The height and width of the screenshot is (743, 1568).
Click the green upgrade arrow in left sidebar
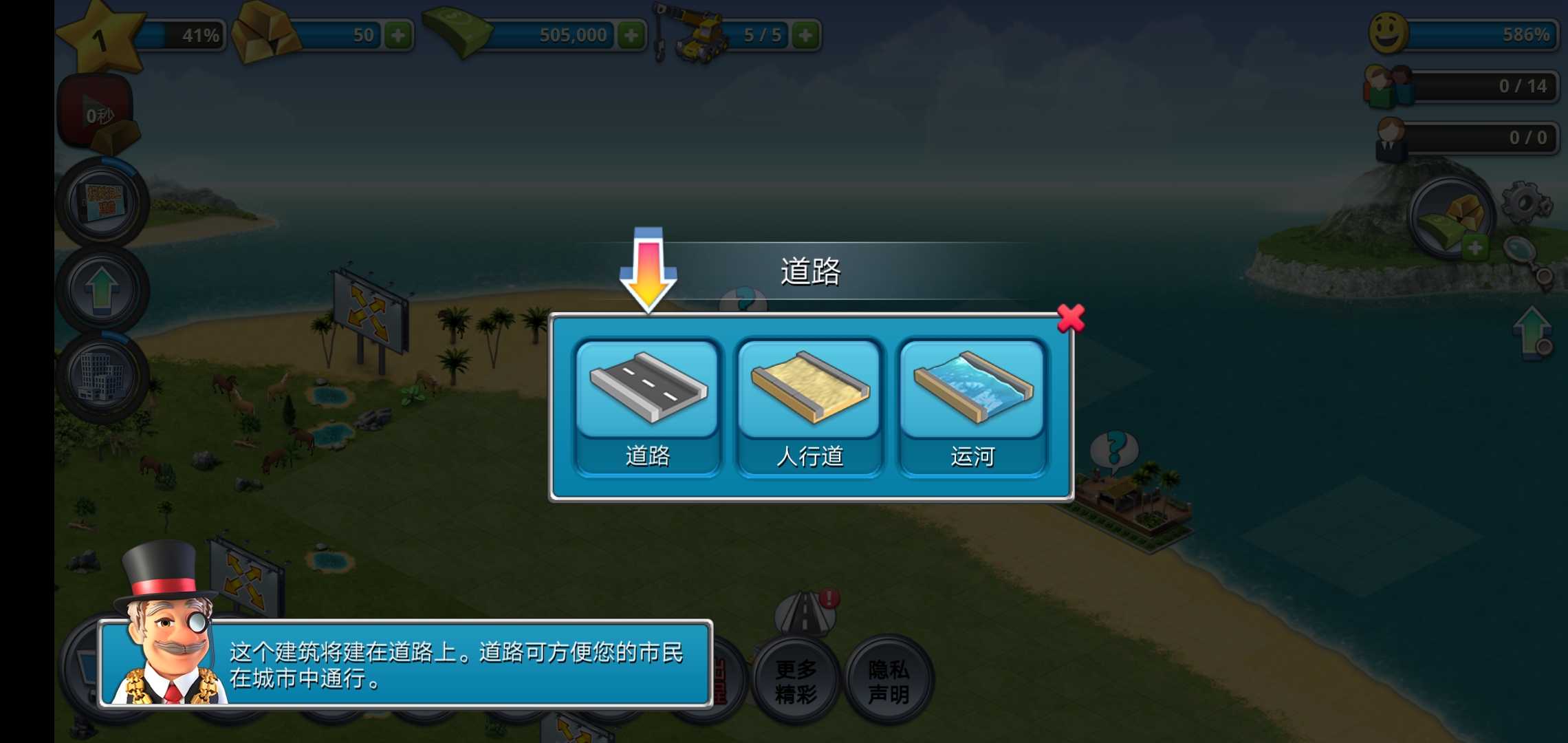click(x=102, y=286)
